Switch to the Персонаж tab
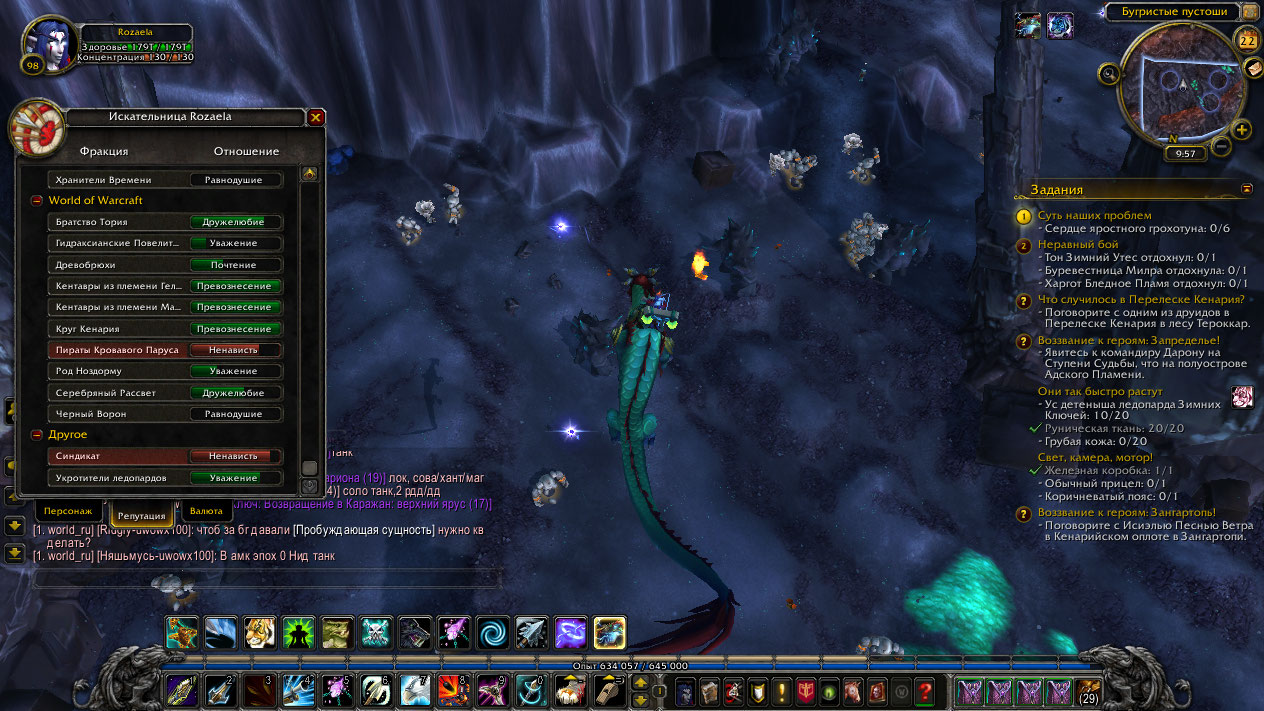This screenshot has height=711, width=1264. point(68,510)
